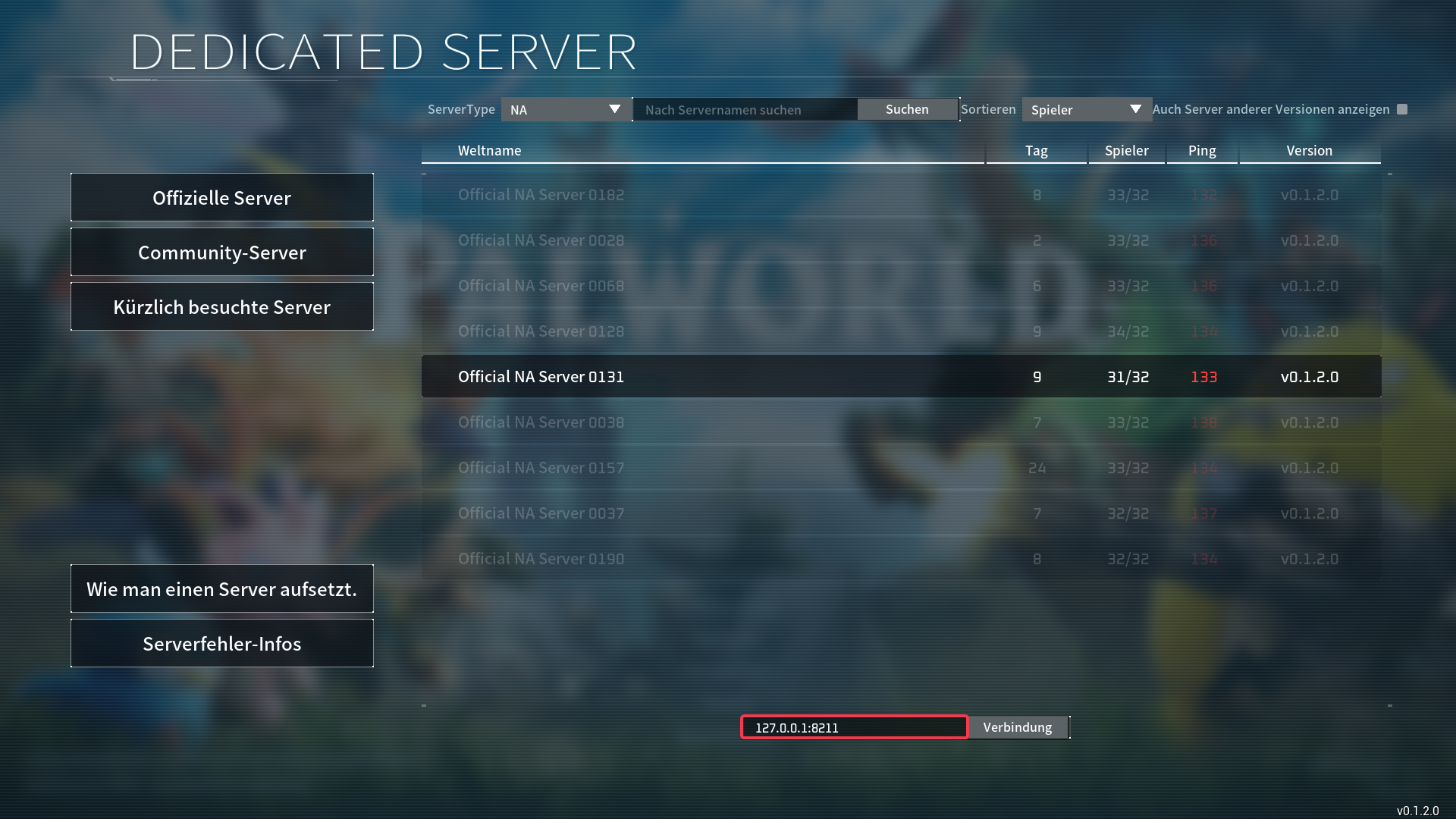Image resolution: width=1456 pixels, height=819 pixels.
Task: Click the Suchen button
Action: (907, 109)
